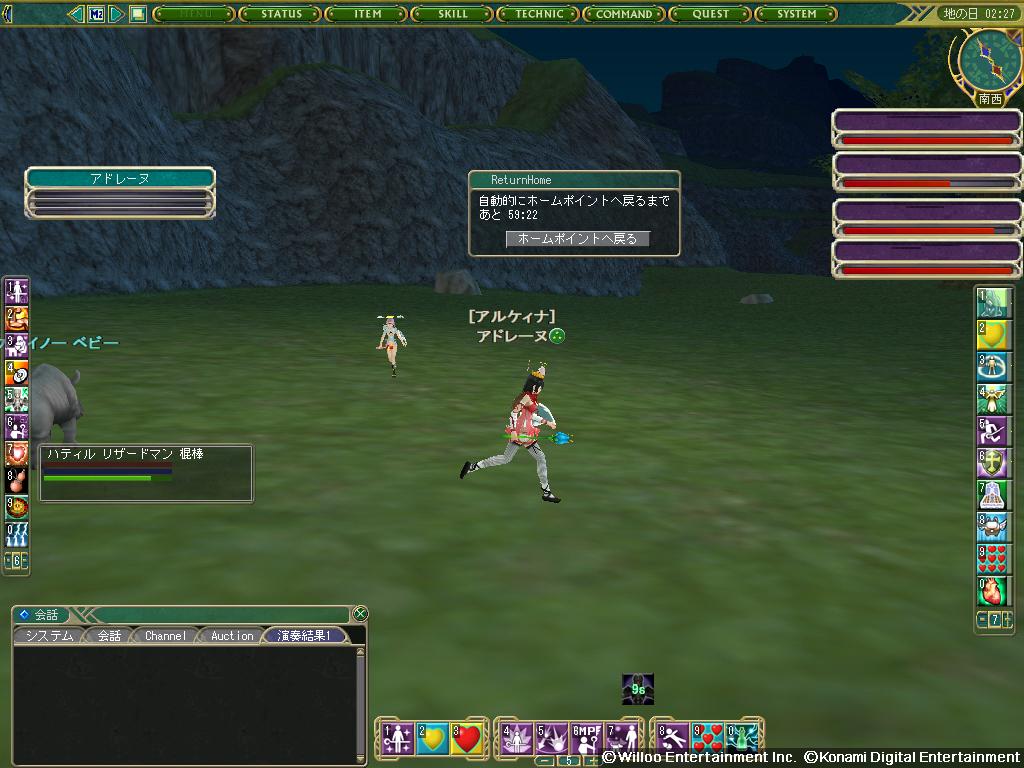The width and height of the screenshot is (1024, 768).
Task: Open the COMMAND menu
Action: [x=624, y=14]
